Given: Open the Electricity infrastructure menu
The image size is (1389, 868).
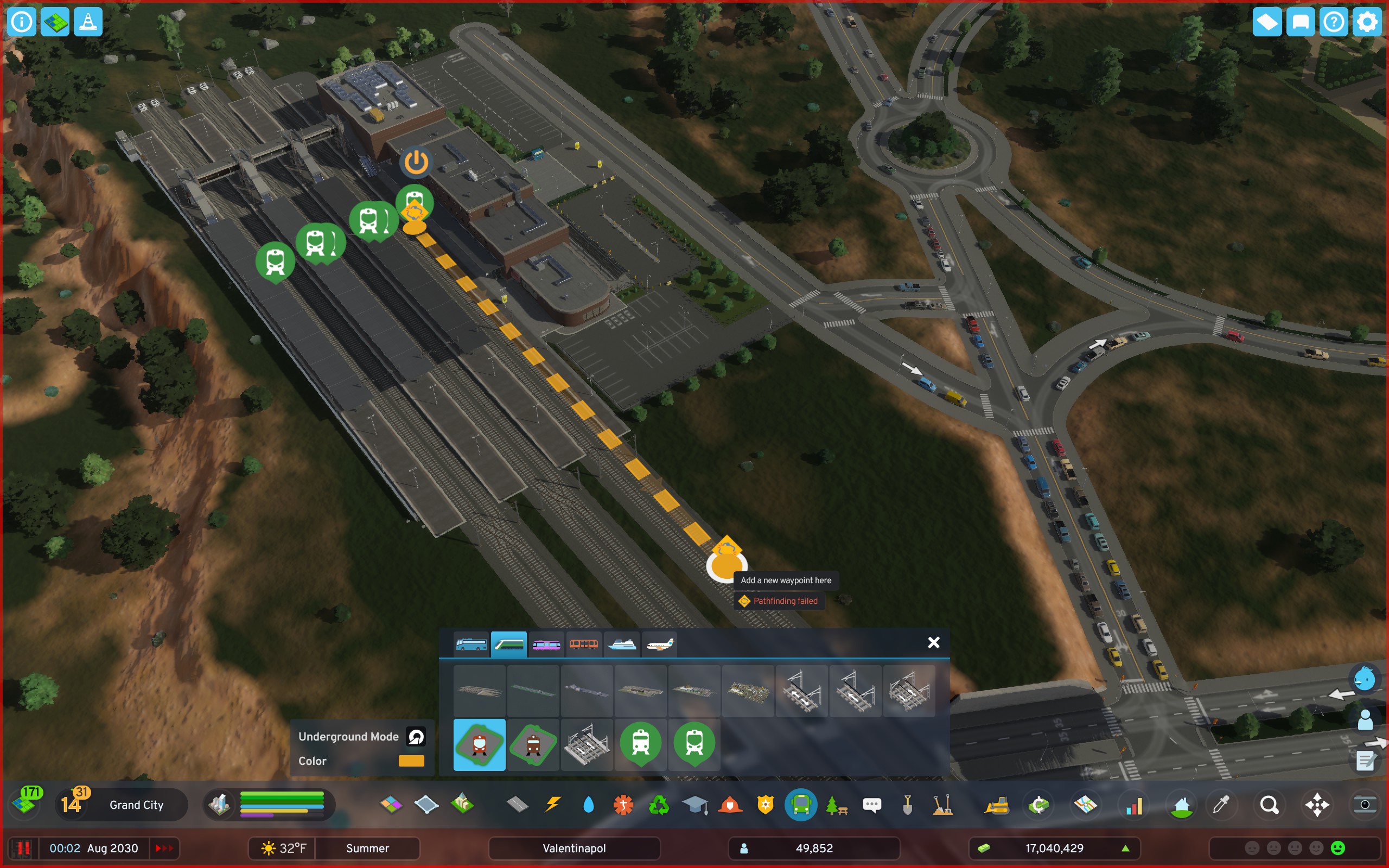Looking at the screenshot, I should (x=552, y=805).
